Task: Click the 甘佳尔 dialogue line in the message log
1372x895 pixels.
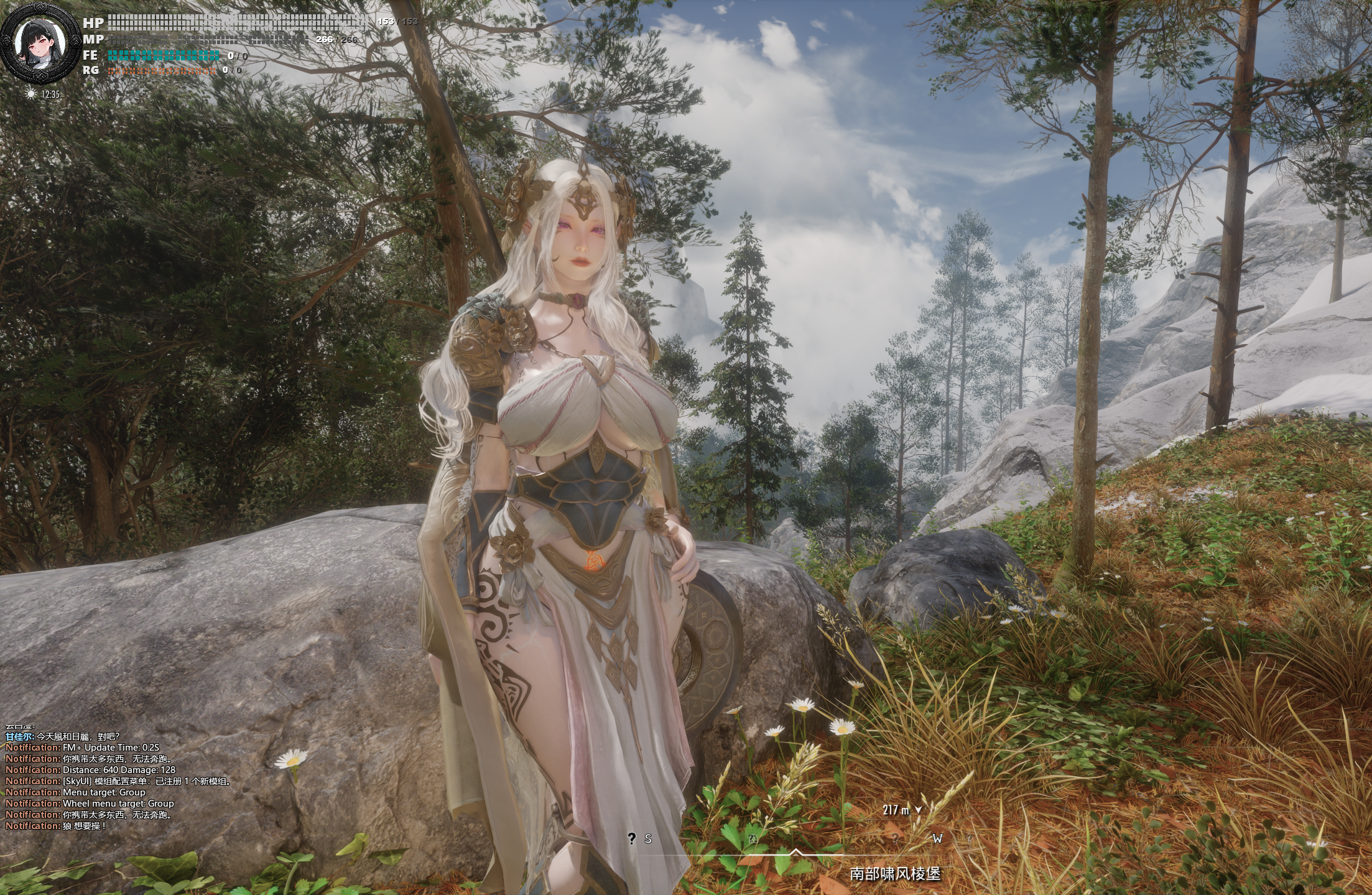Action: click(x=62, y=736)
